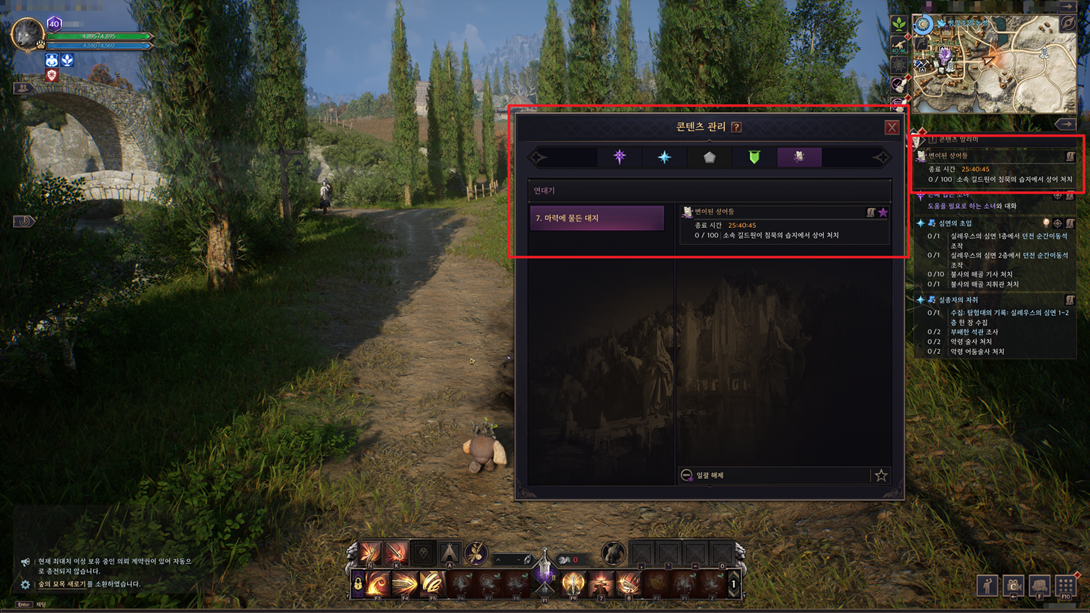Open the grid main menu icon
Viewport: 1090px width, 613px height.
[x=1065, y=585]
